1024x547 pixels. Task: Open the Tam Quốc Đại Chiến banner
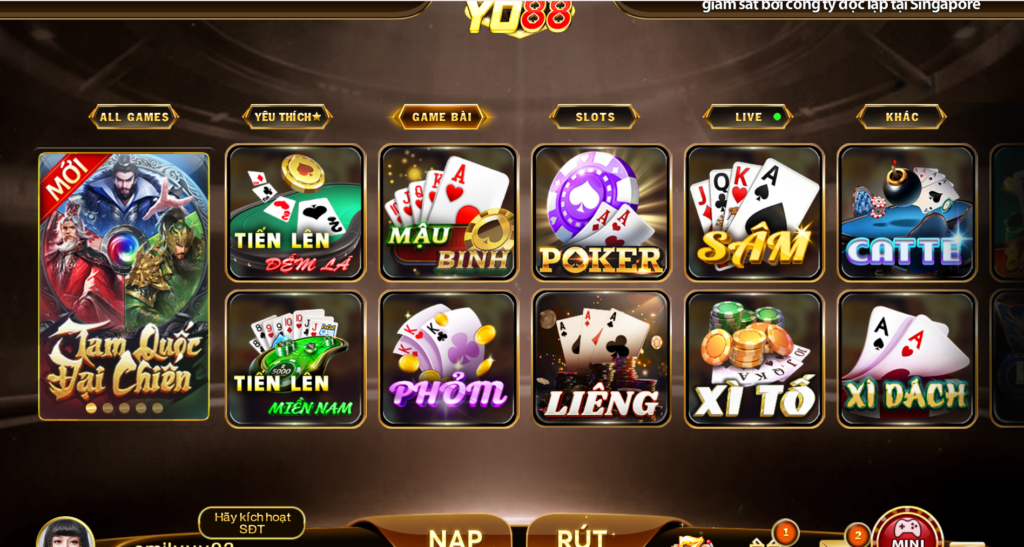click(124, 285)
